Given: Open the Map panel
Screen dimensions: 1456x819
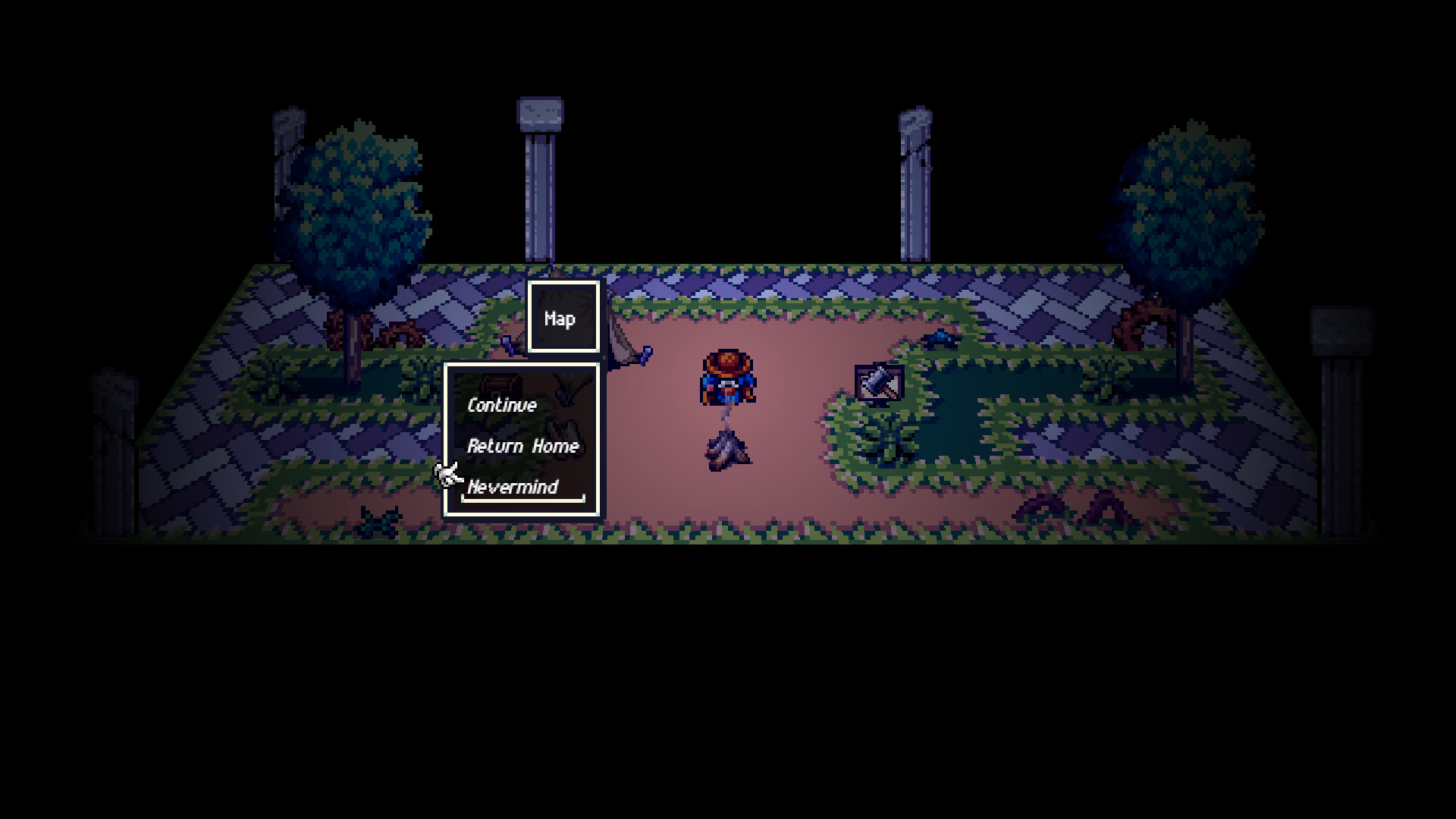Looking at the screenshot, I should 562,318.
